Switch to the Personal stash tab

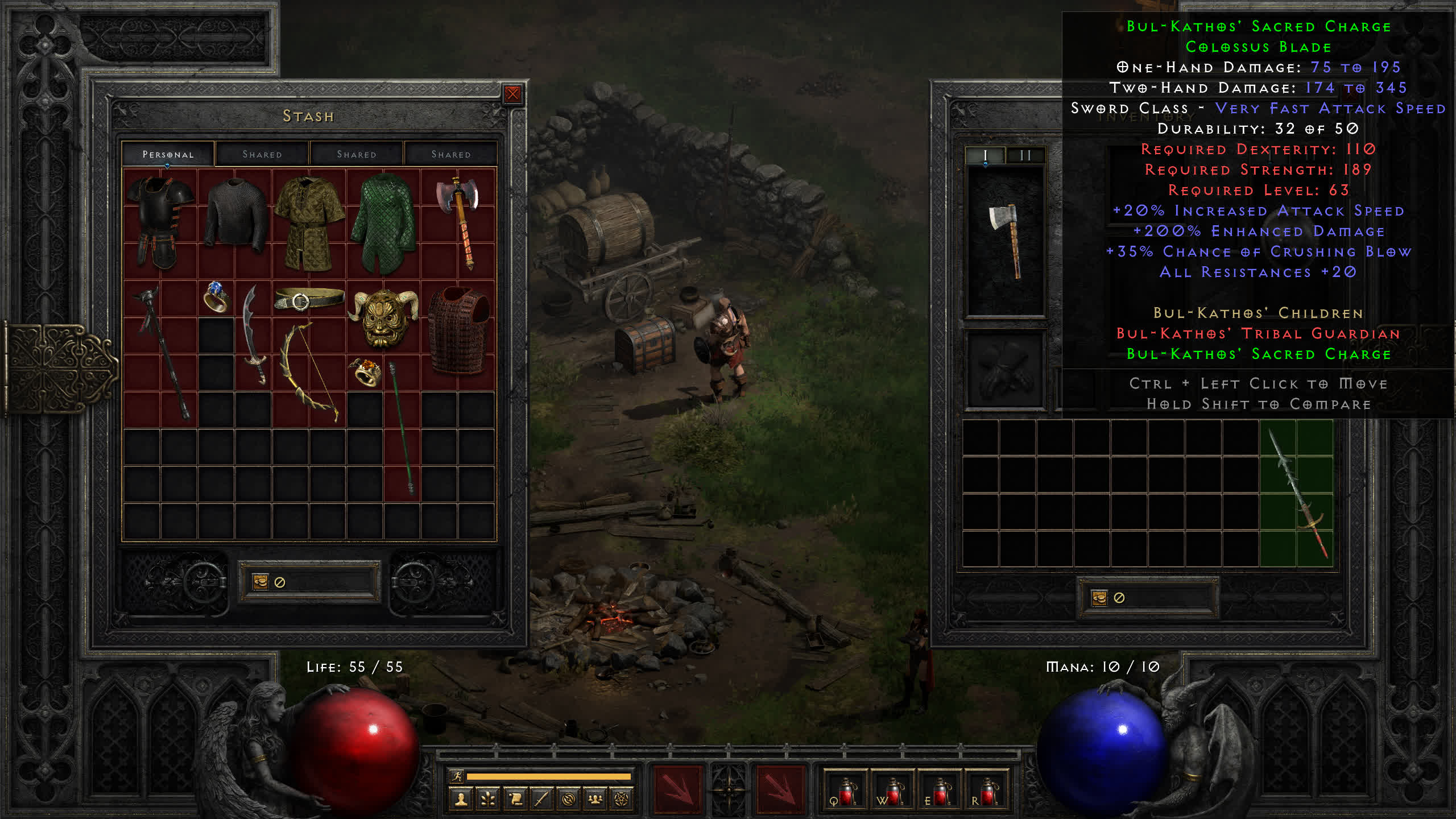168,154
